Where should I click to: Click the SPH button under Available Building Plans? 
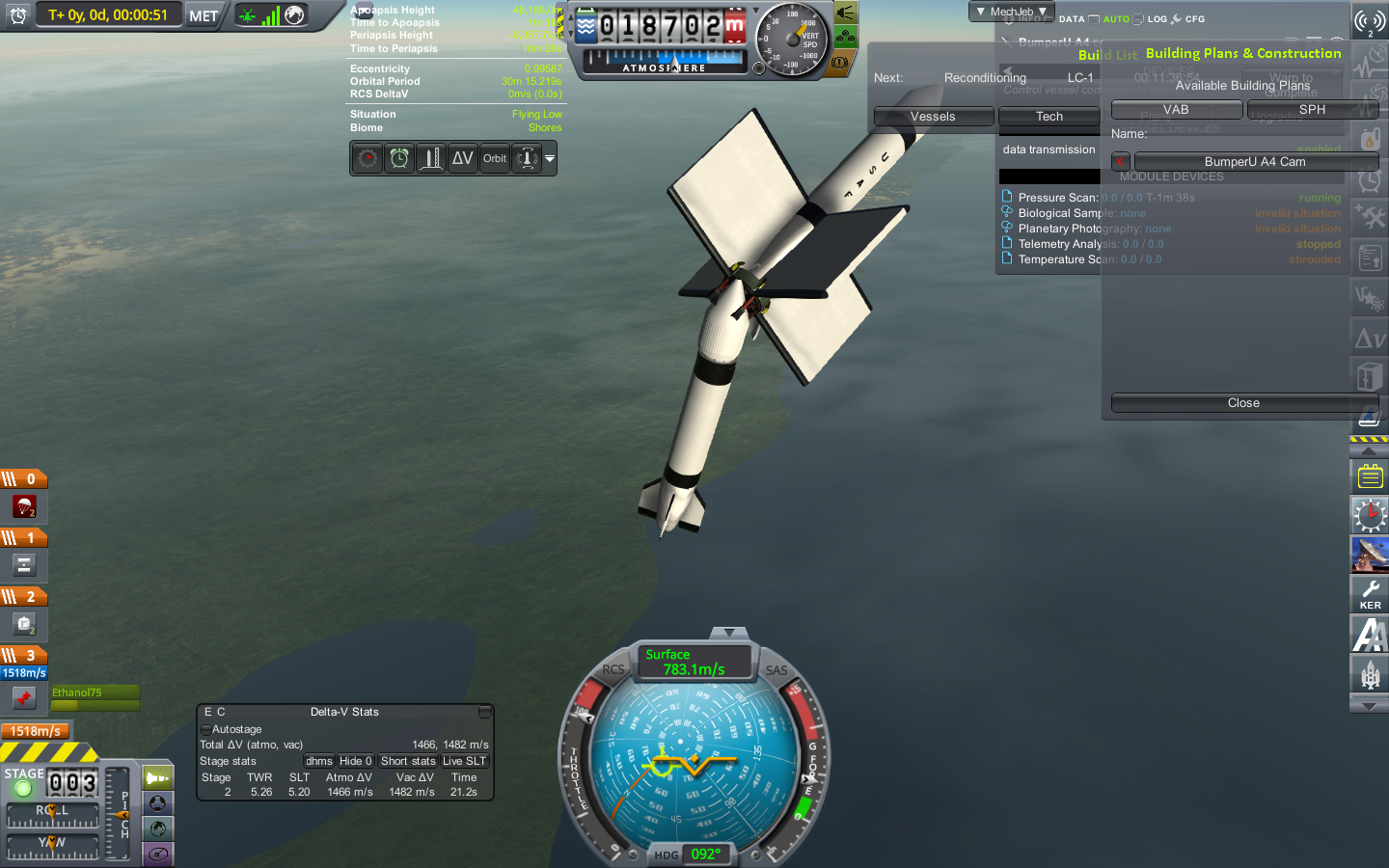click(1312, 109)
